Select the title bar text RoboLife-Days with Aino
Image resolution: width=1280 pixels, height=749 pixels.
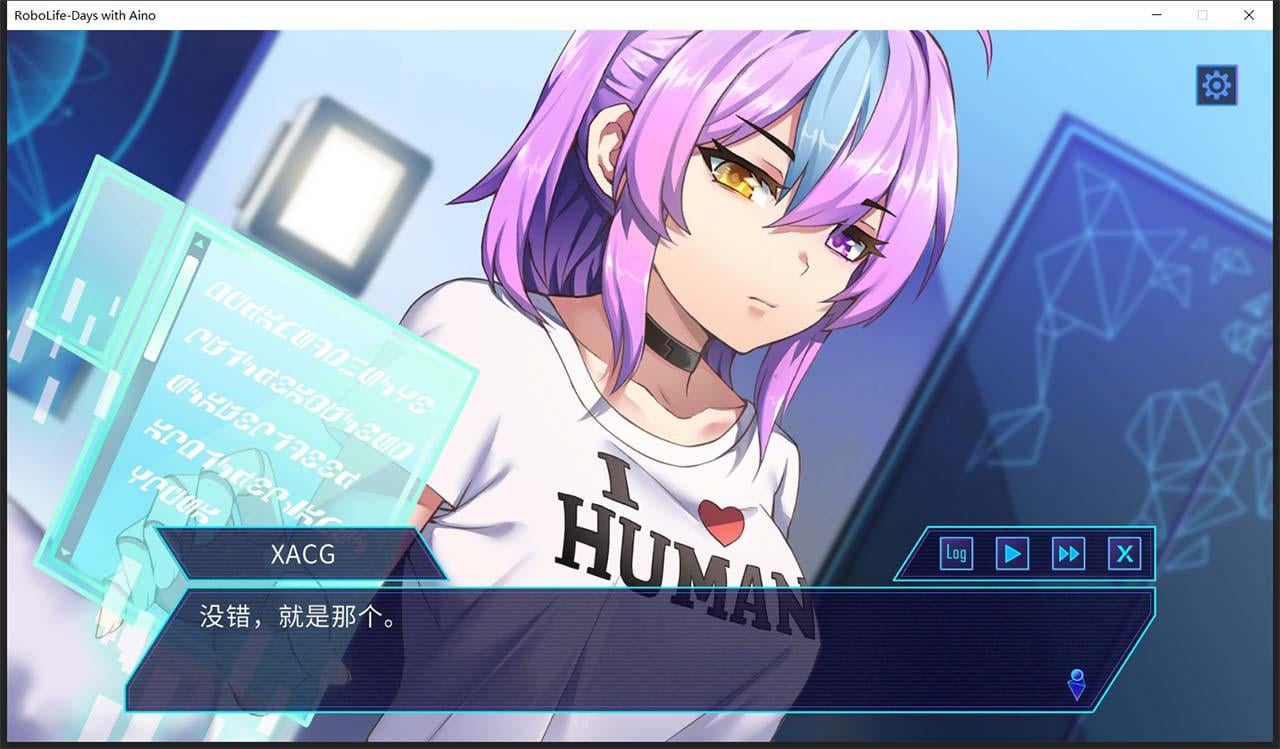point(86,15)
